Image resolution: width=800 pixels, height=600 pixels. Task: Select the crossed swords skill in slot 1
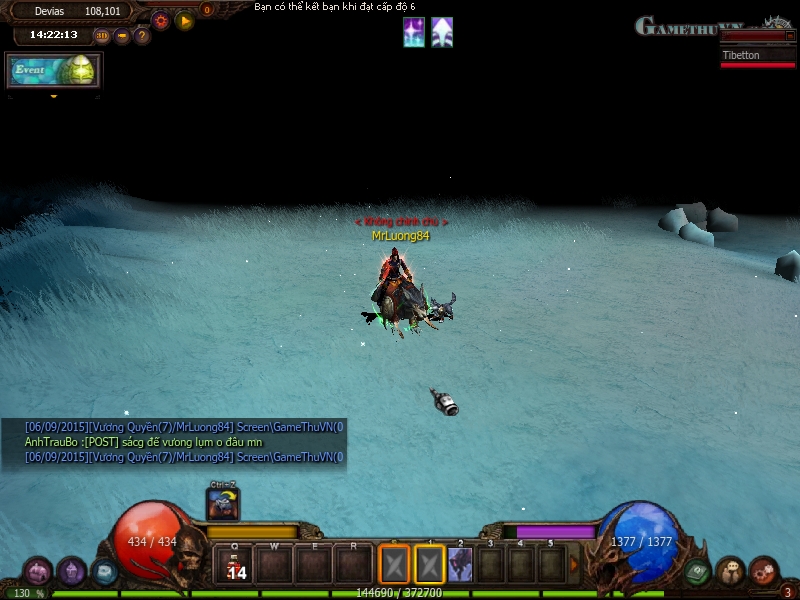[x=429, y=565]
